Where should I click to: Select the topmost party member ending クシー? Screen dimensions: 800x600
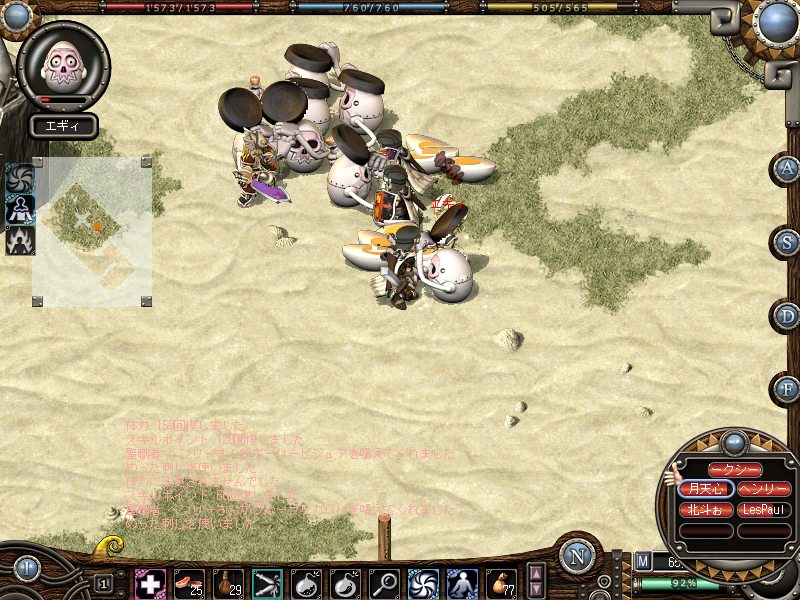[734, 469]
